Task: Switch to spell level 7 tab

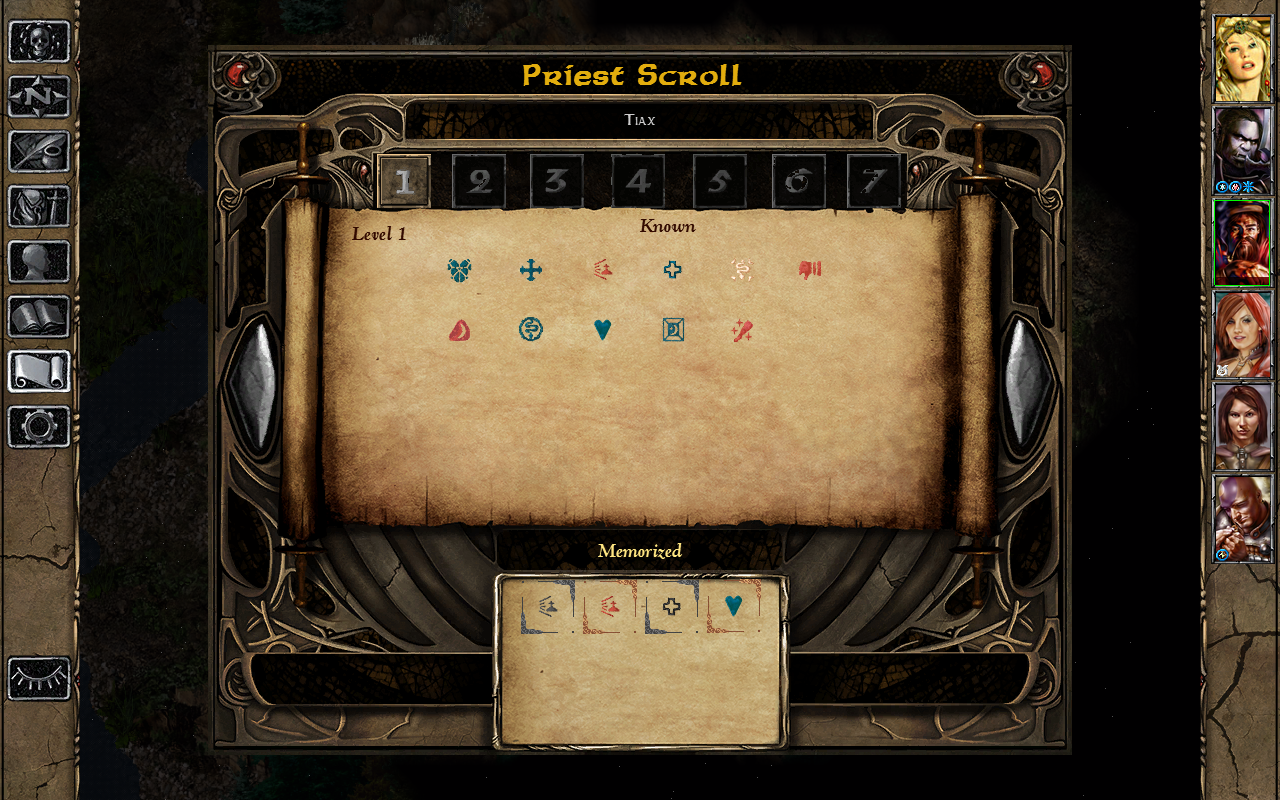Action: coord(874,182)
